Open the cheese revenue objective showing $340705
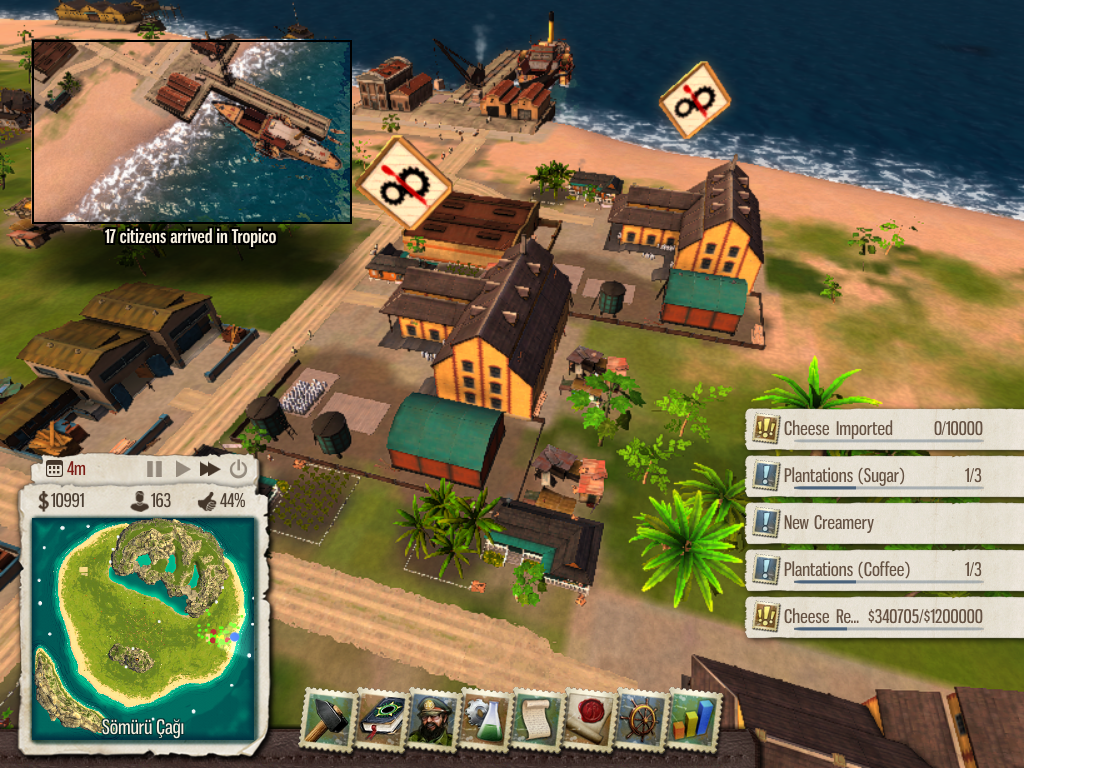 (884, 617)
